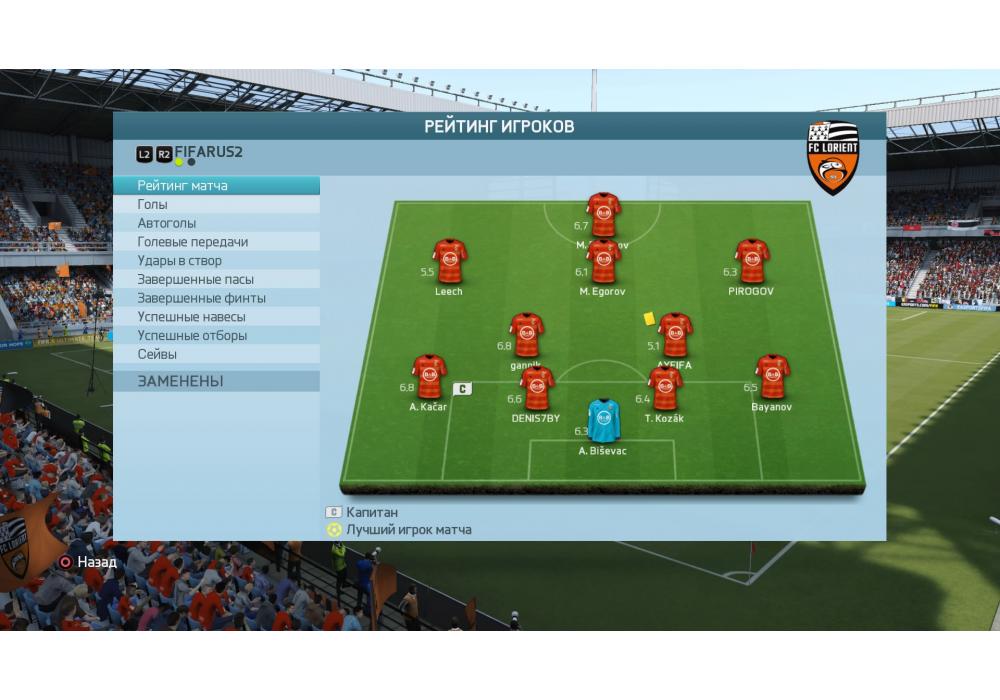Select Bayanov on the pitch

(771, 377)
